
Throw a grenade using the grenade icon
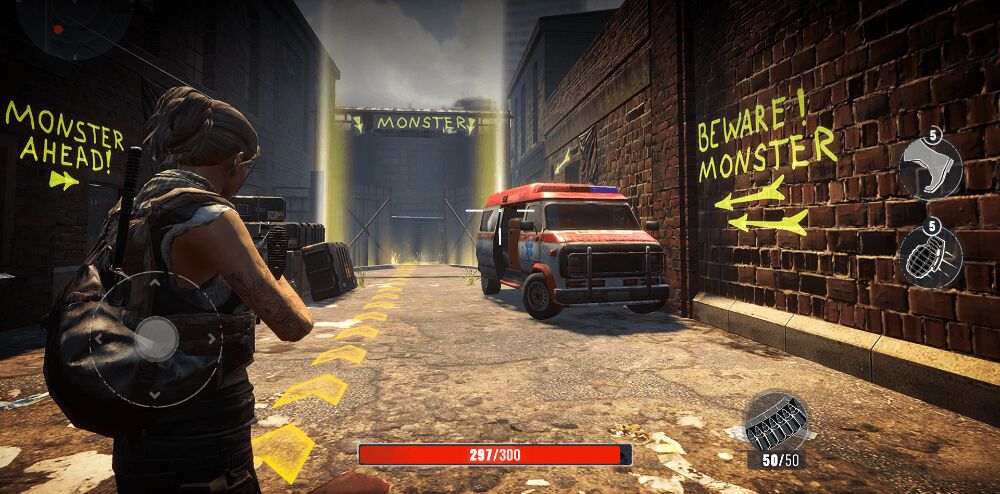[x=930, y=257]
